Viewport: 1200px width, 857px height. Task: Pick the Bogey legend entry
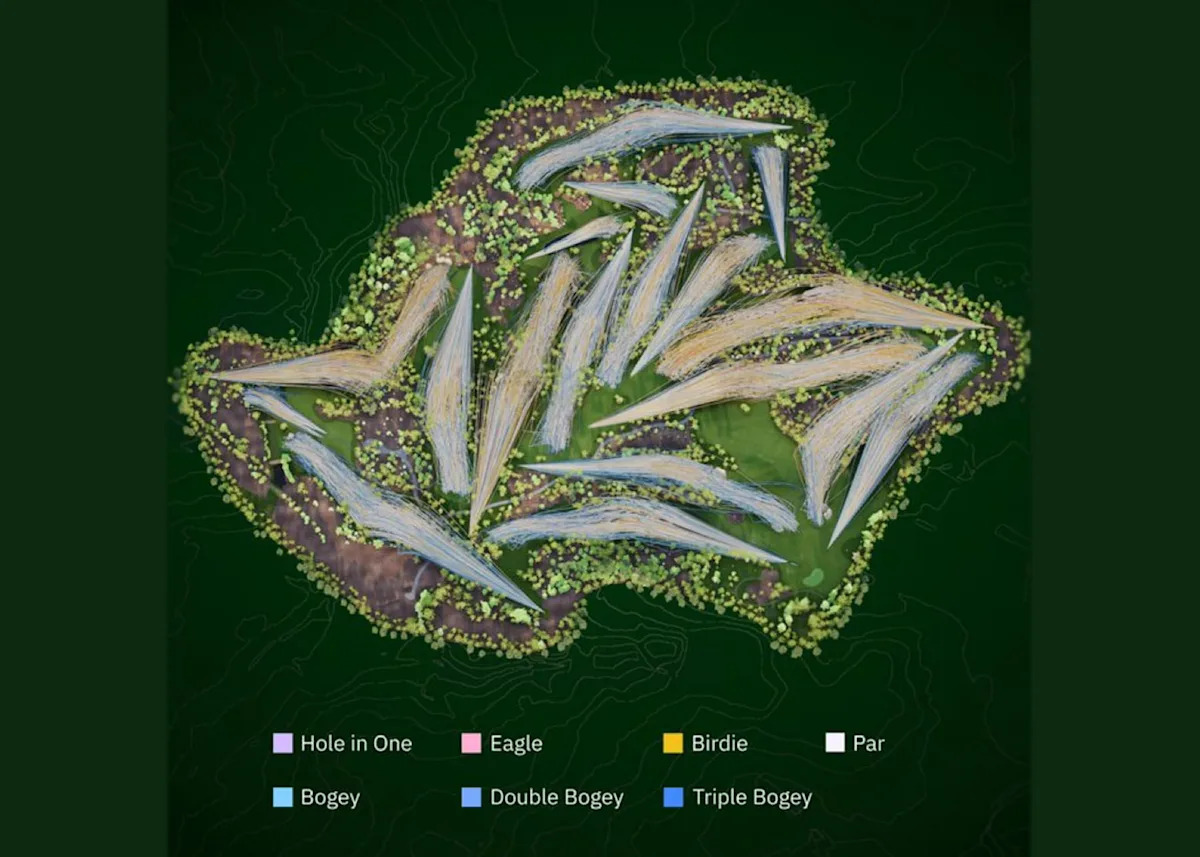coord(316,798)
